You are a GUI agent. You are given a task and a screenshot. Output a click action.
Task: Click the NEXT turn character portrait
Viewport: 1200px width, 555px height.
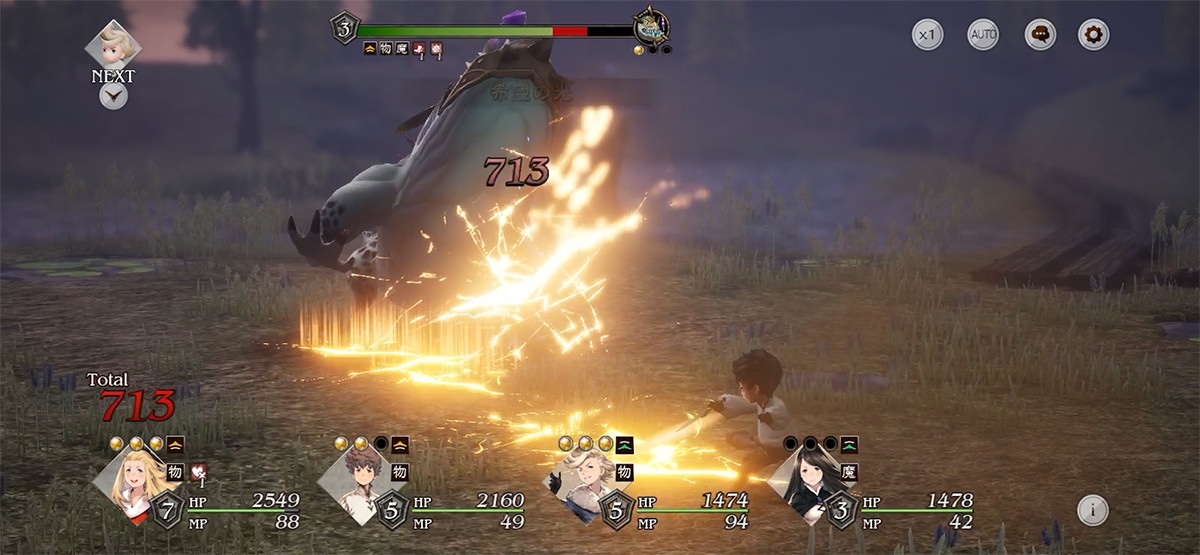pos(113,46)
